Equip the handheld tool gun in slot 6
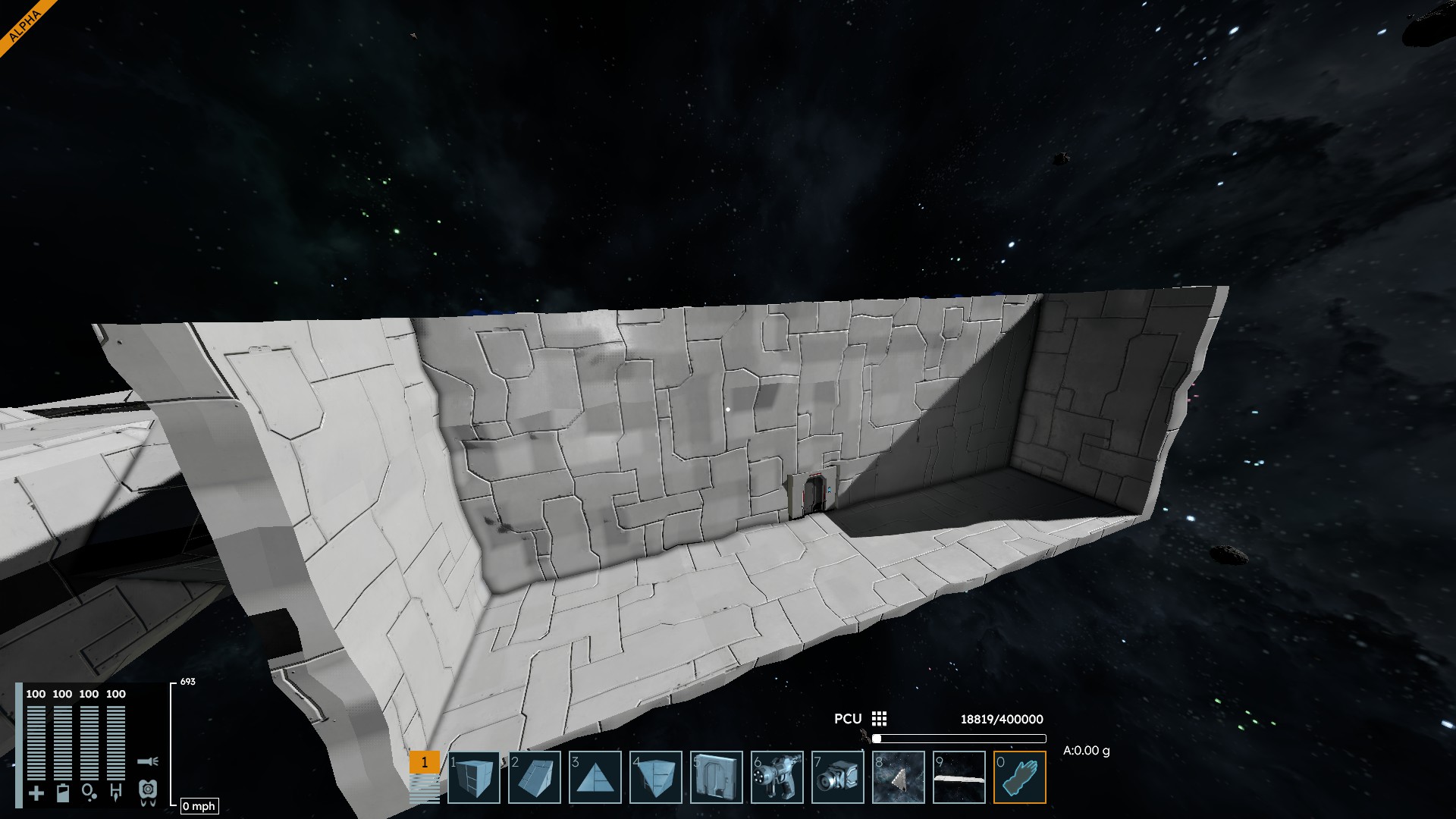The width and height of the screenshot is (1456, 819). coord(777,777)
